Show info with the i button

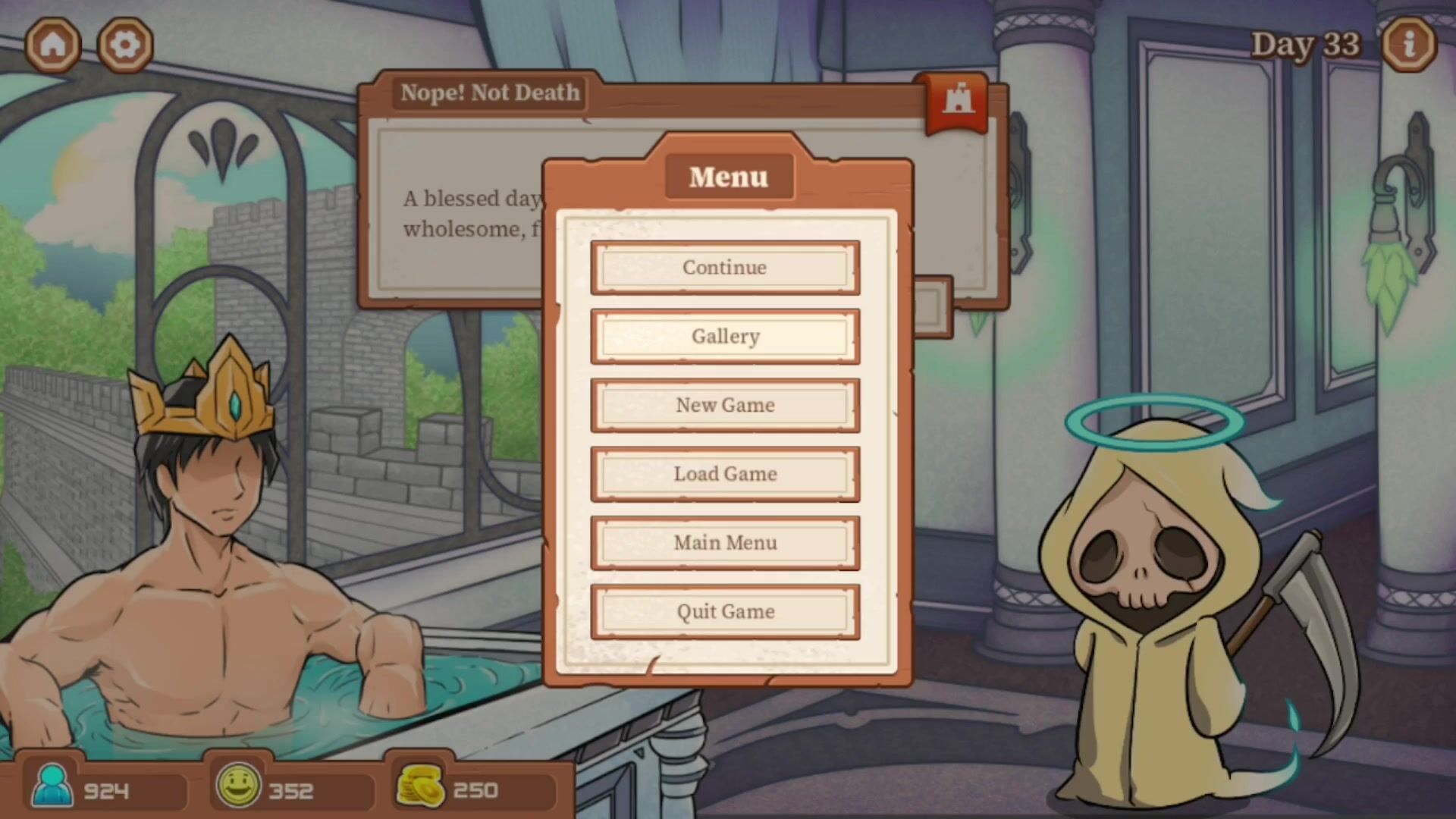tap(1408, 45)
